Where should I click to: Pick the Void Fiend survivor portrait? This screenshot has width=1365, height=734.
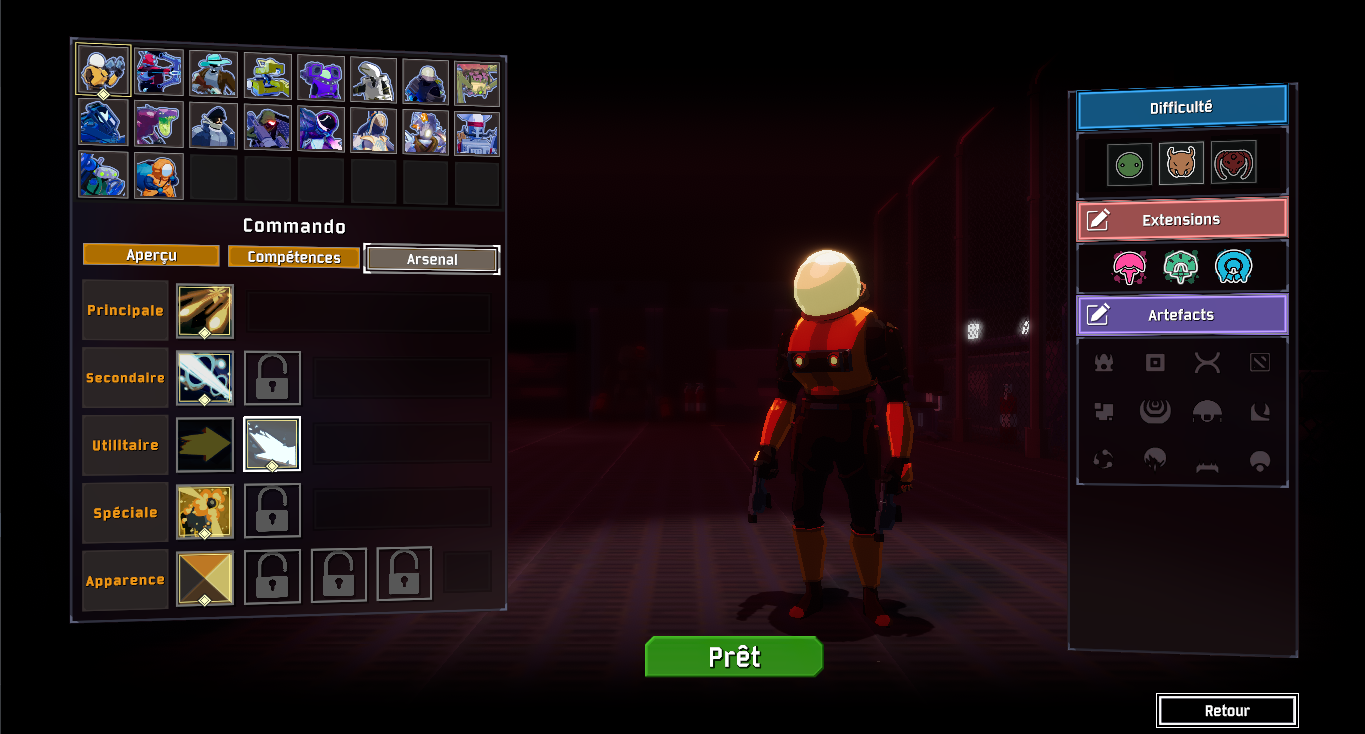(321, 129)
